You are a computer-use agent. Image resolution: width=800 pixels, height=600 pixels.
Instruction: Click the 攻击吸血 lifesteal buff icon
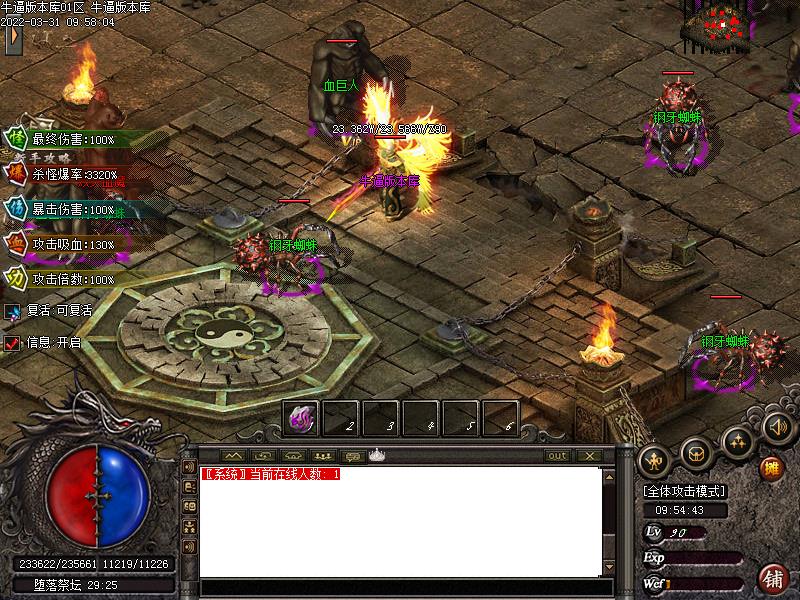[x=17, y=243]
